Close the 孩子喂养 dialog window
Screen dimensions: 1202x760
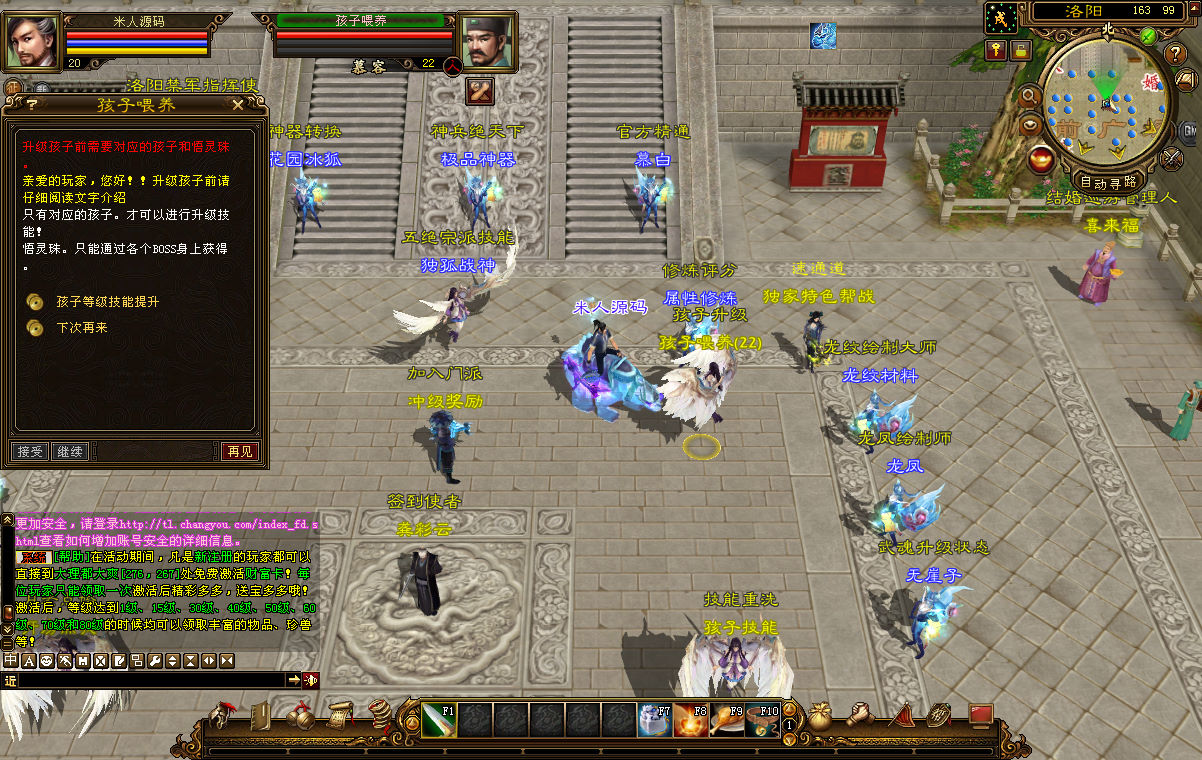pyautogui.click(x=238, y=104)
